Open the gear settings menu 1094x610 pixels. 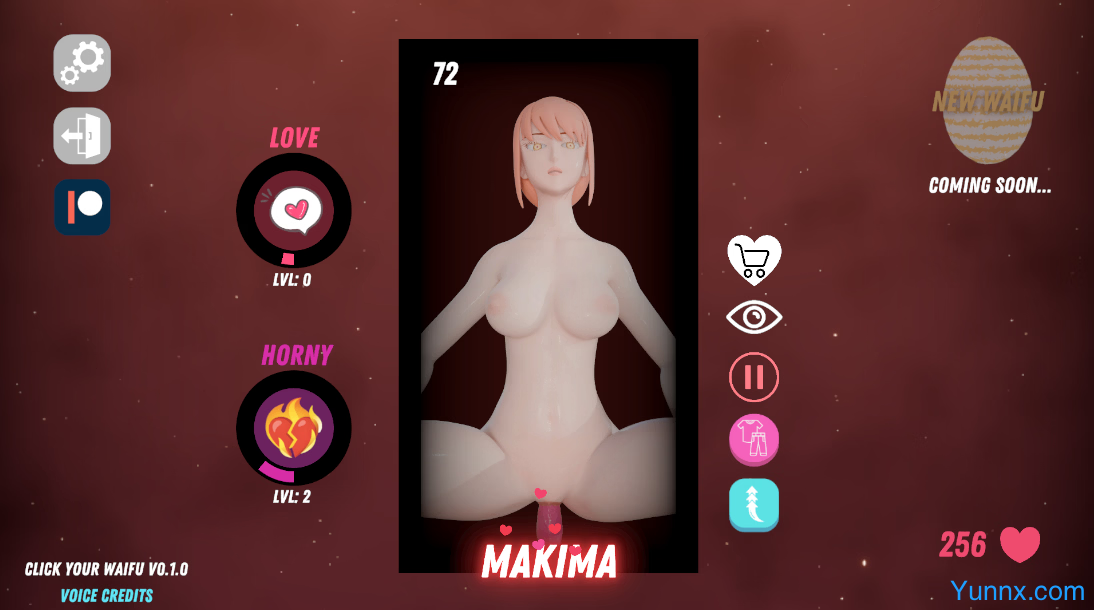point(82,63)
